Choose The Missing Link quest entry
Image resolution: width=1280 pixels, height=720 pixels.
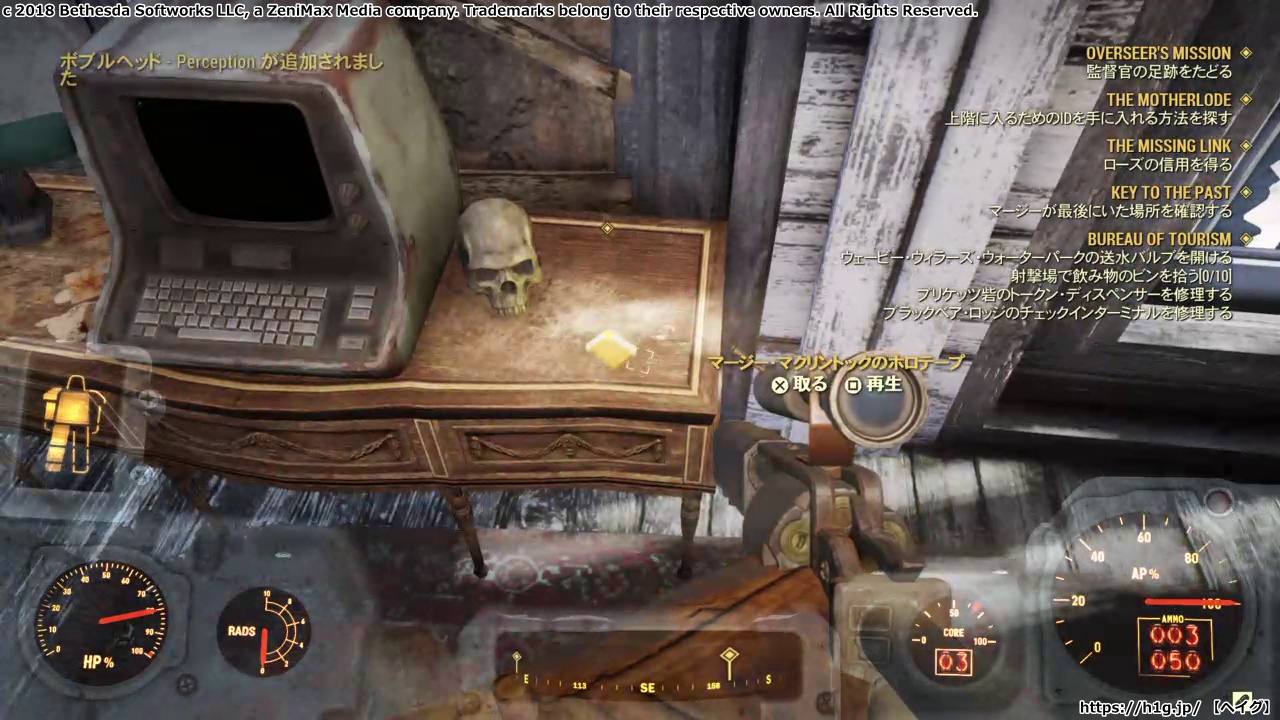point(1168,146)
